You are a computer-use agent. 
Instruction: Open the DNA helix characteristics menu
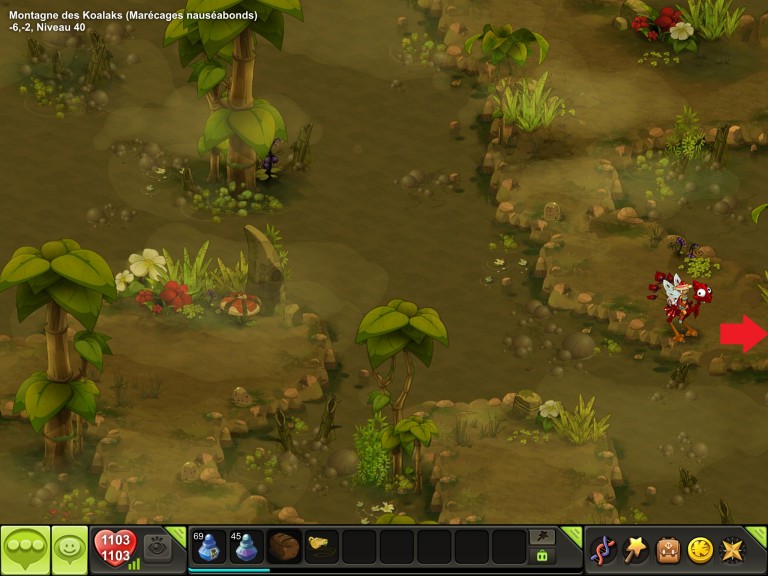(x=603, y=550)
